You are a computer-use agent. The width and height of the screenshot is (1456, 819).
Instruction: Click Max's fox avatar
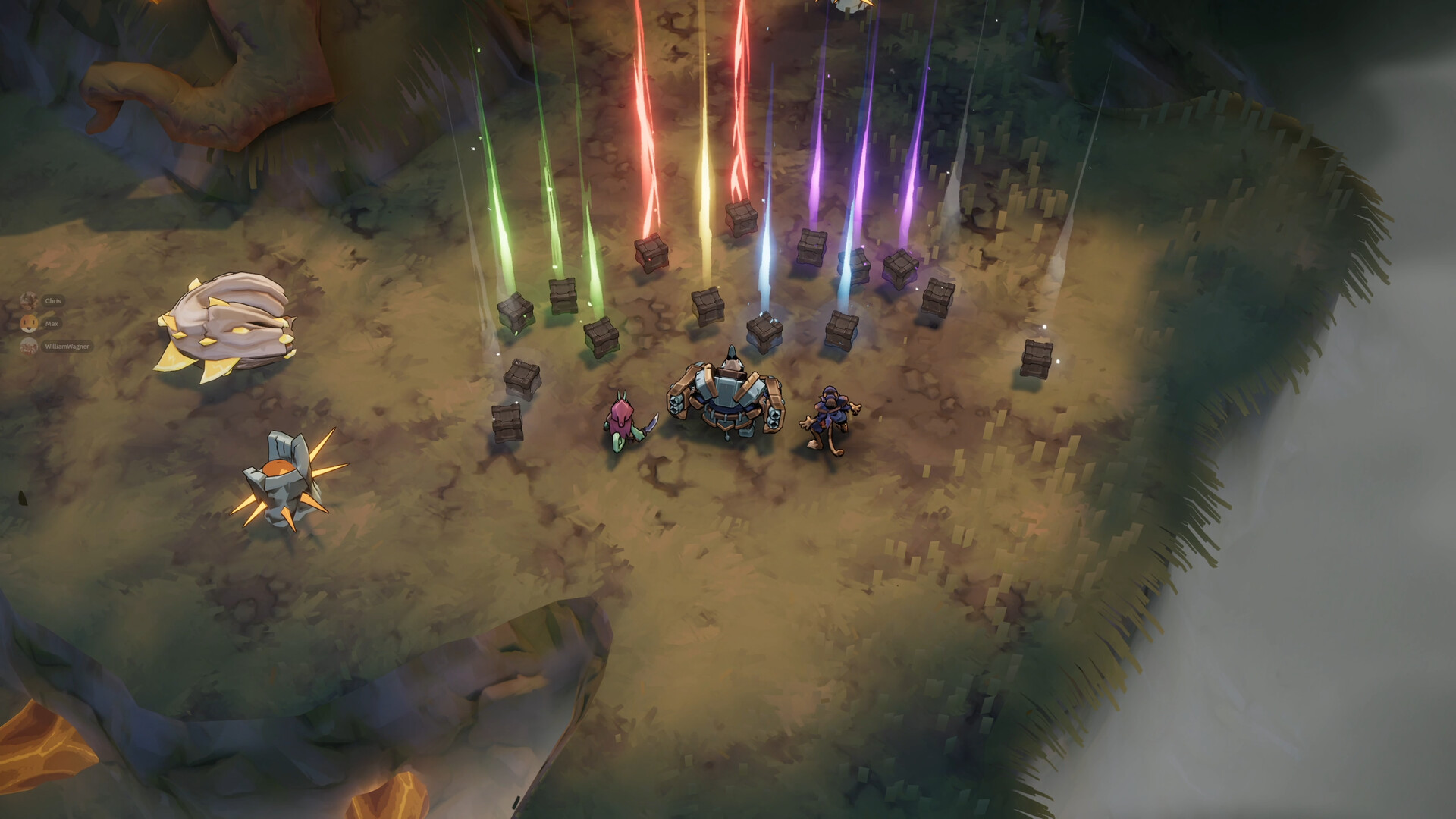(29, 324)
